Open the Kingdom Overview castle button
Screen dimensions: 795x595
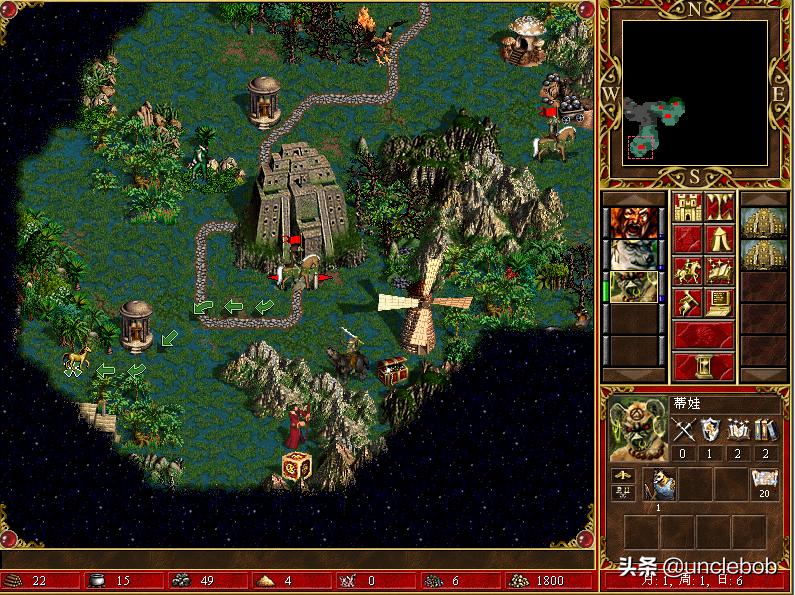tap(686, 208)
